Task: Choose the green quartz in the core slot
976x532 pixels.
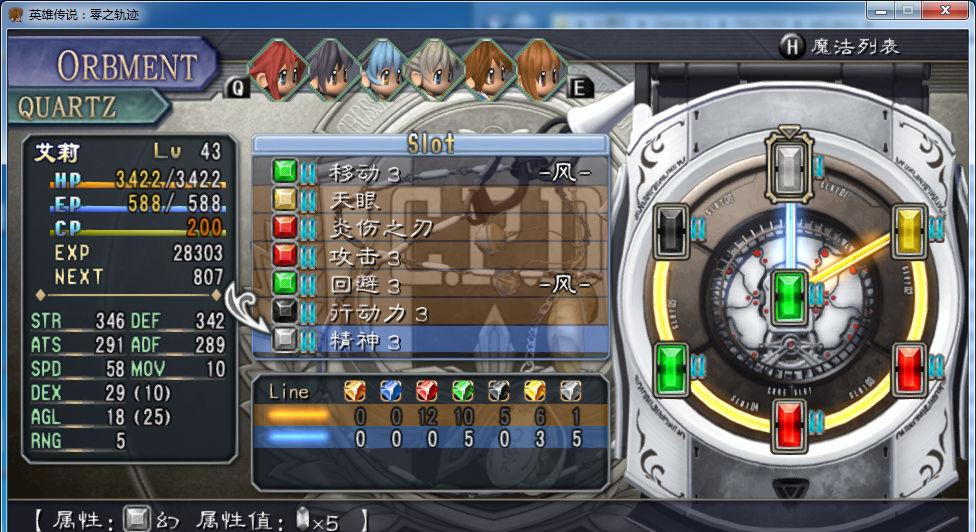Action: [790, 295]
